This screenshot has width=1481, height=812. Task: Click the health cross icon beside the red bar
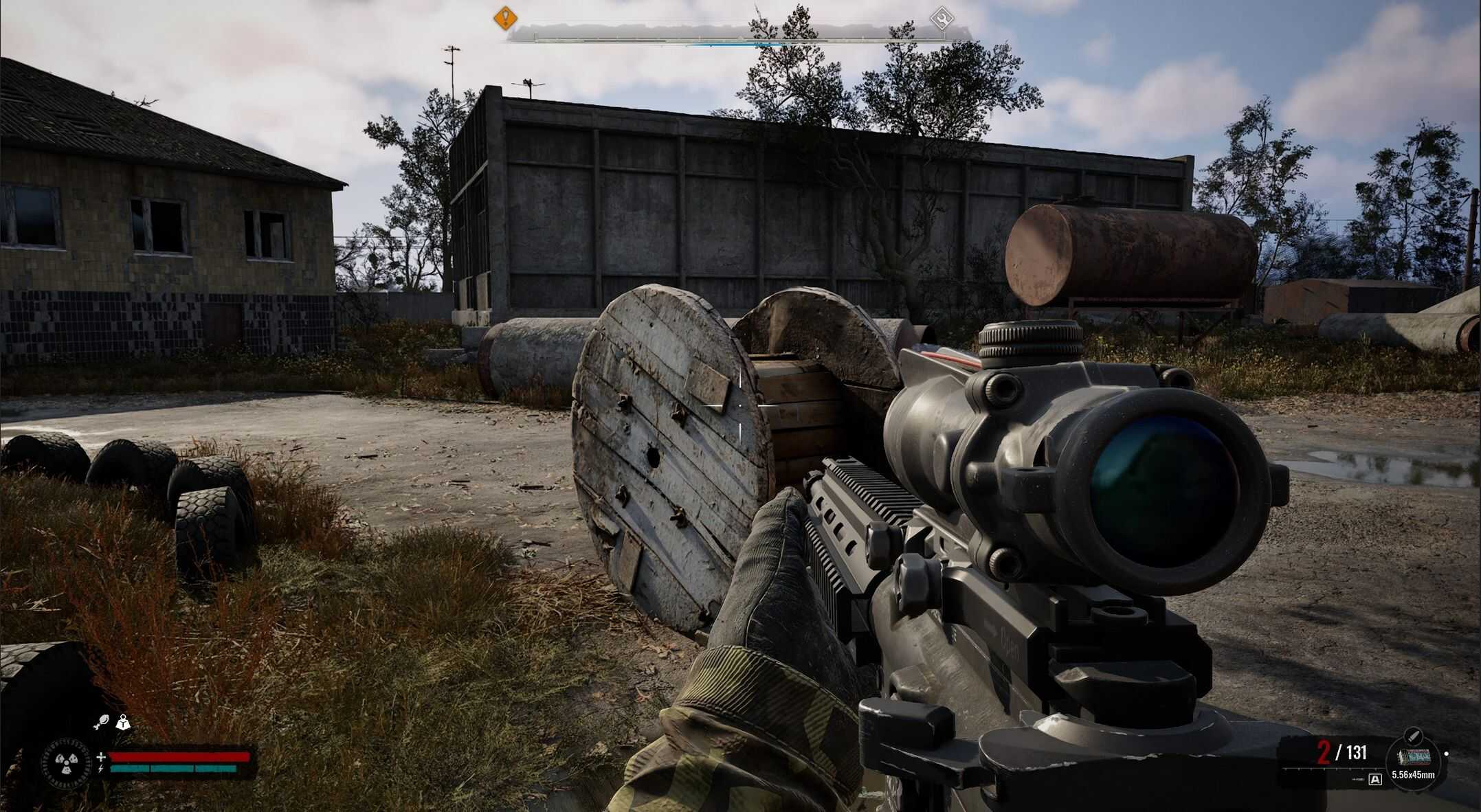pyautogui.click(x=102, y=758)
